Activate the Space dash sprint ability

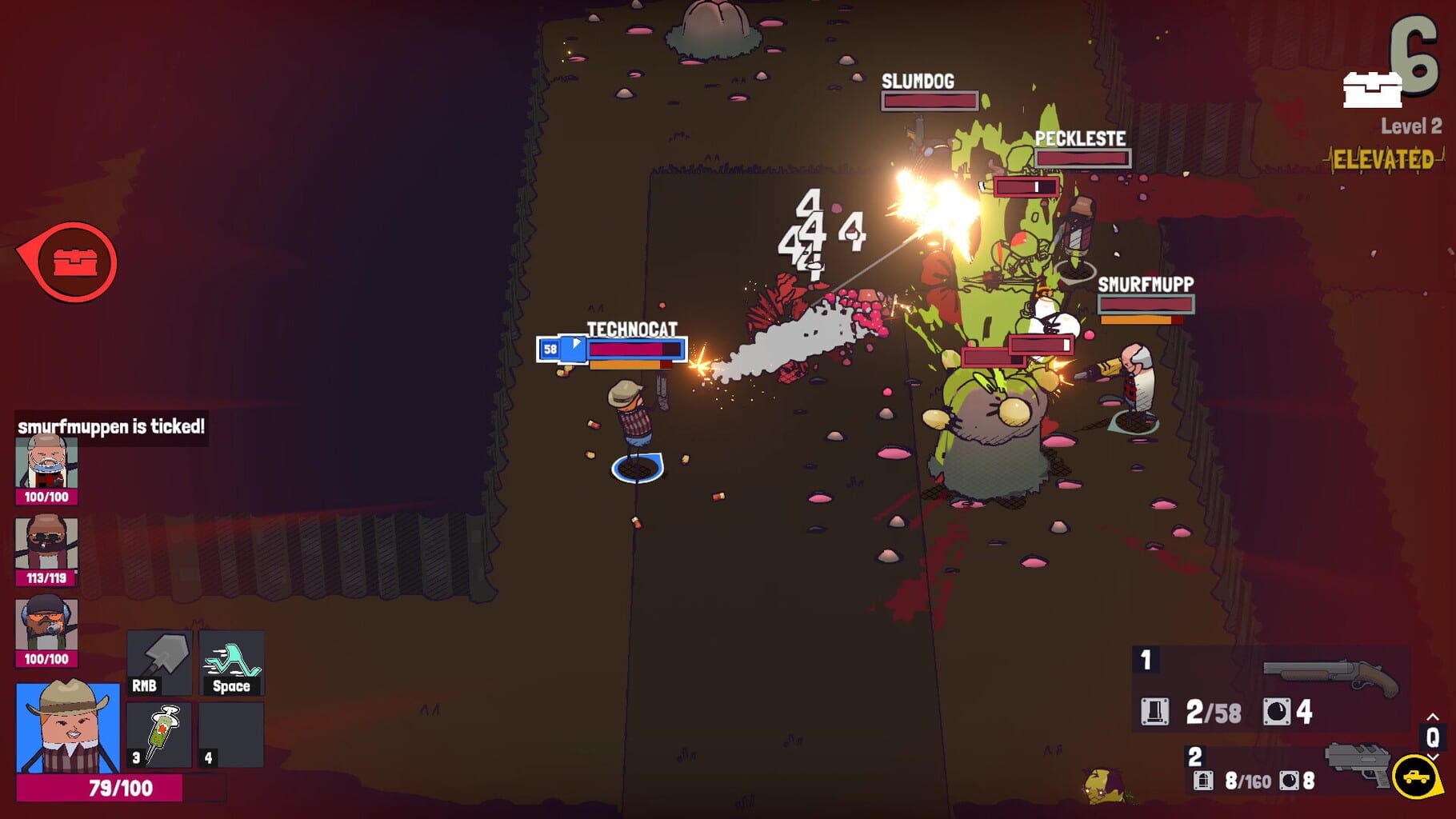231,662
